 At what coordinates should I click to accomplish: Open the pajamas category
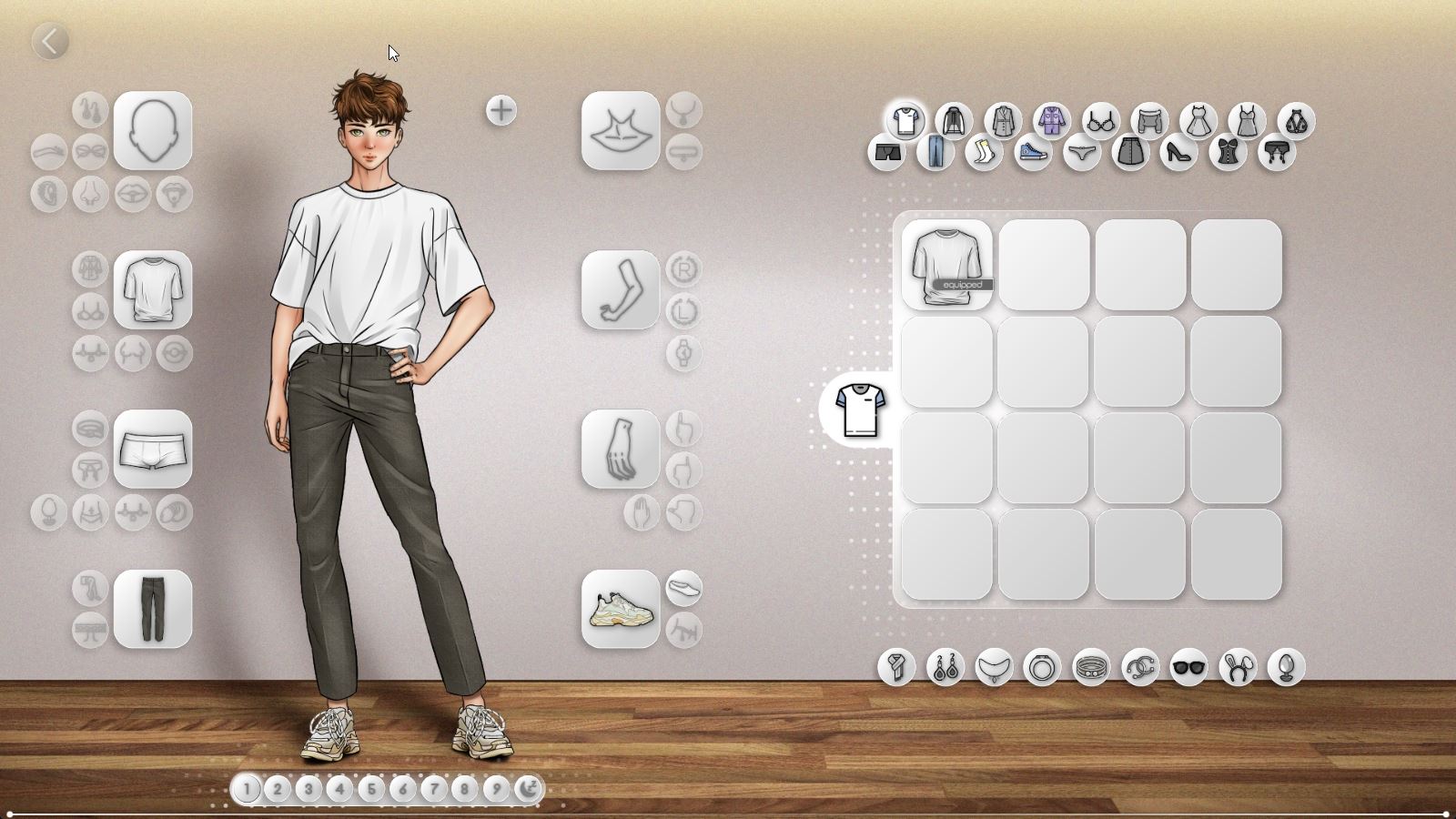(1051, 122)
